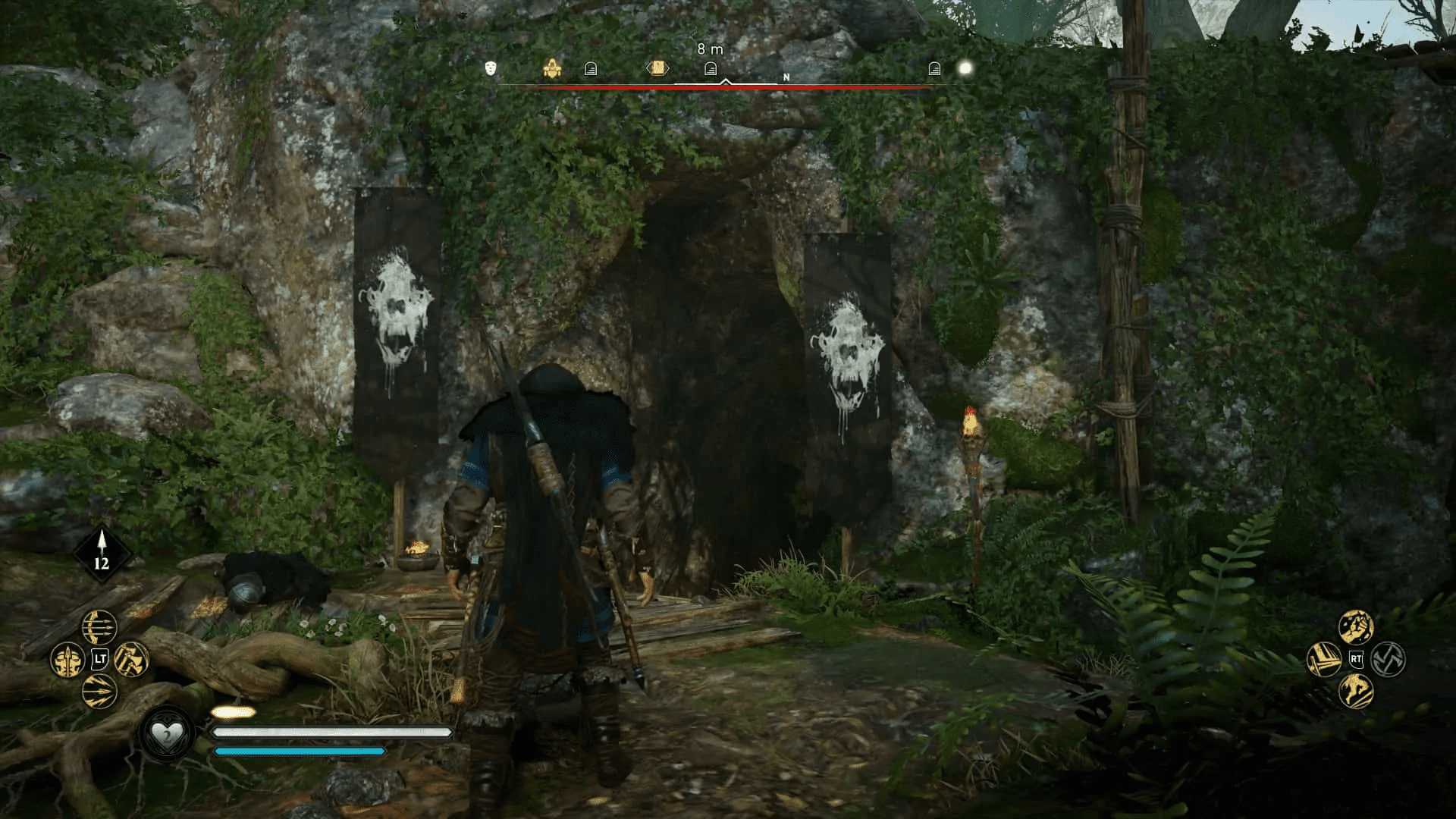Click the gold raid marker on the compass

pos(552,67)
